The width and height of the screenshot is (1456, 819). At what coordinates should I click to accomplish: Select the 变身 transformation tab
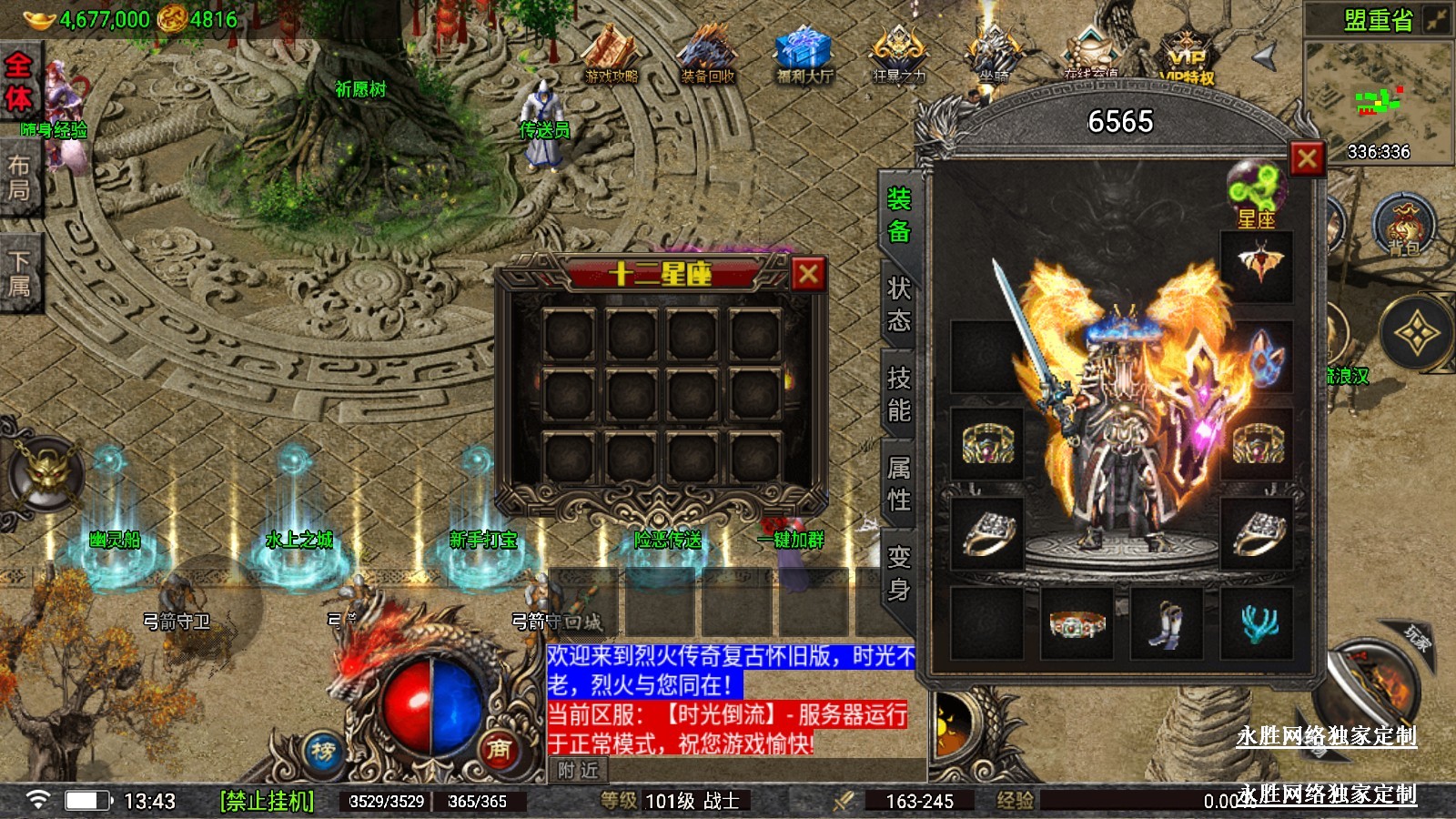click(x=899, y=572)
